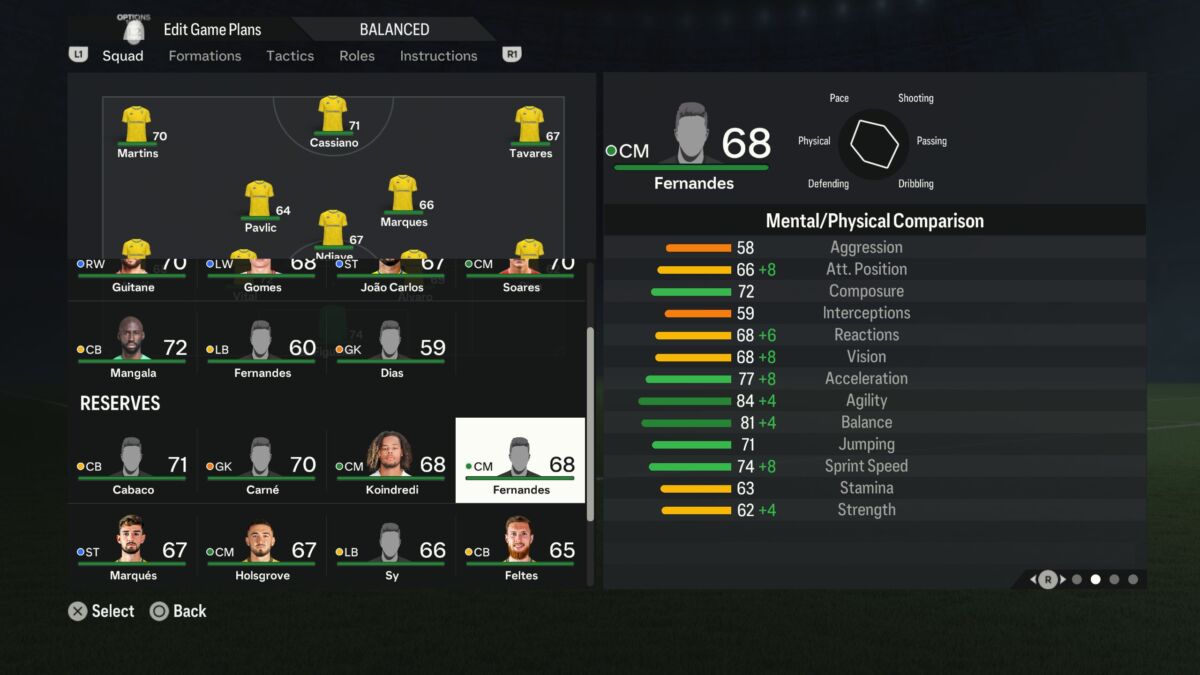Select Holsgrove reserve card
Viewport: 1200px width, 675px height.
pyautogui.click(x=262, y=551)
